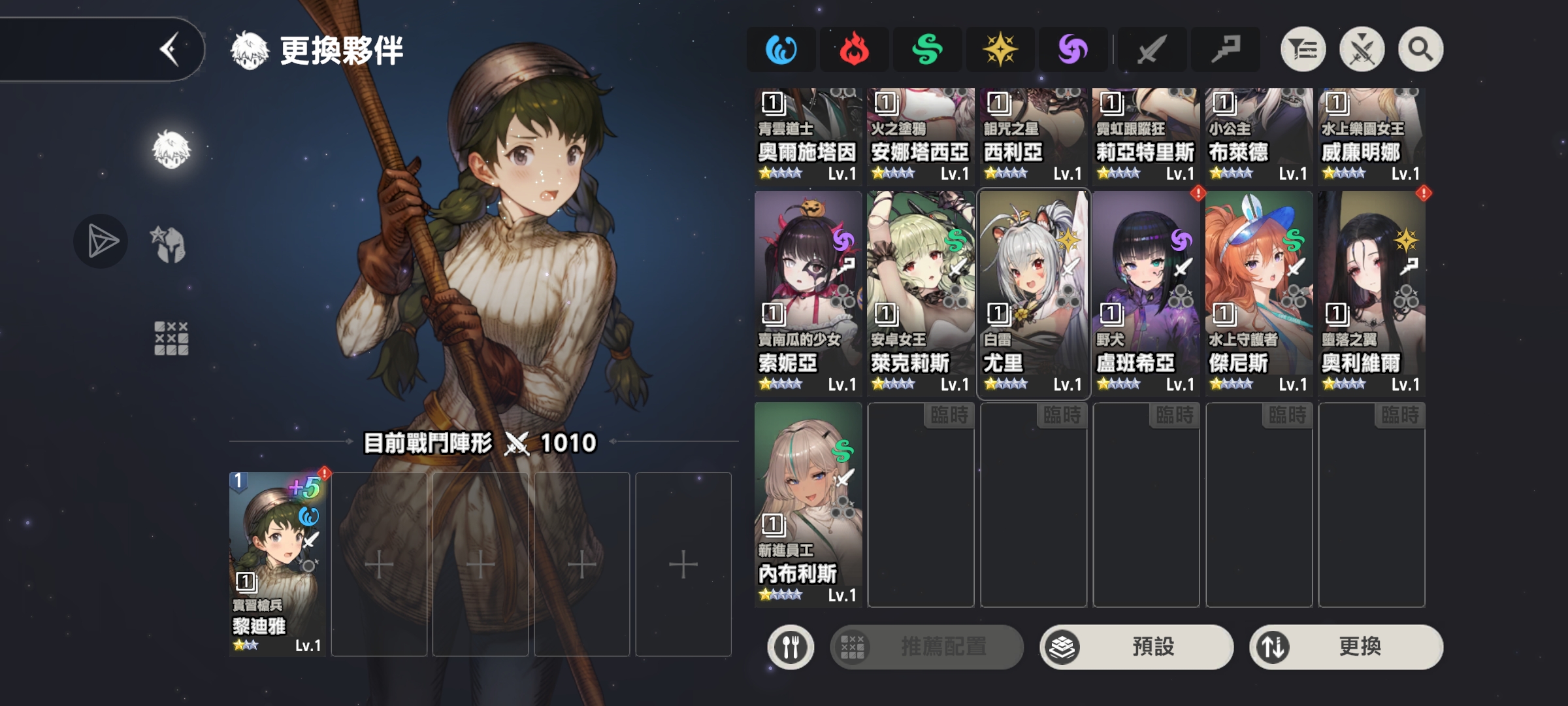The width and height of the screenshot is (1568, 706).
Task: Choose the 索妮亞 pumpkin girl card
Action: coord(808,293)
